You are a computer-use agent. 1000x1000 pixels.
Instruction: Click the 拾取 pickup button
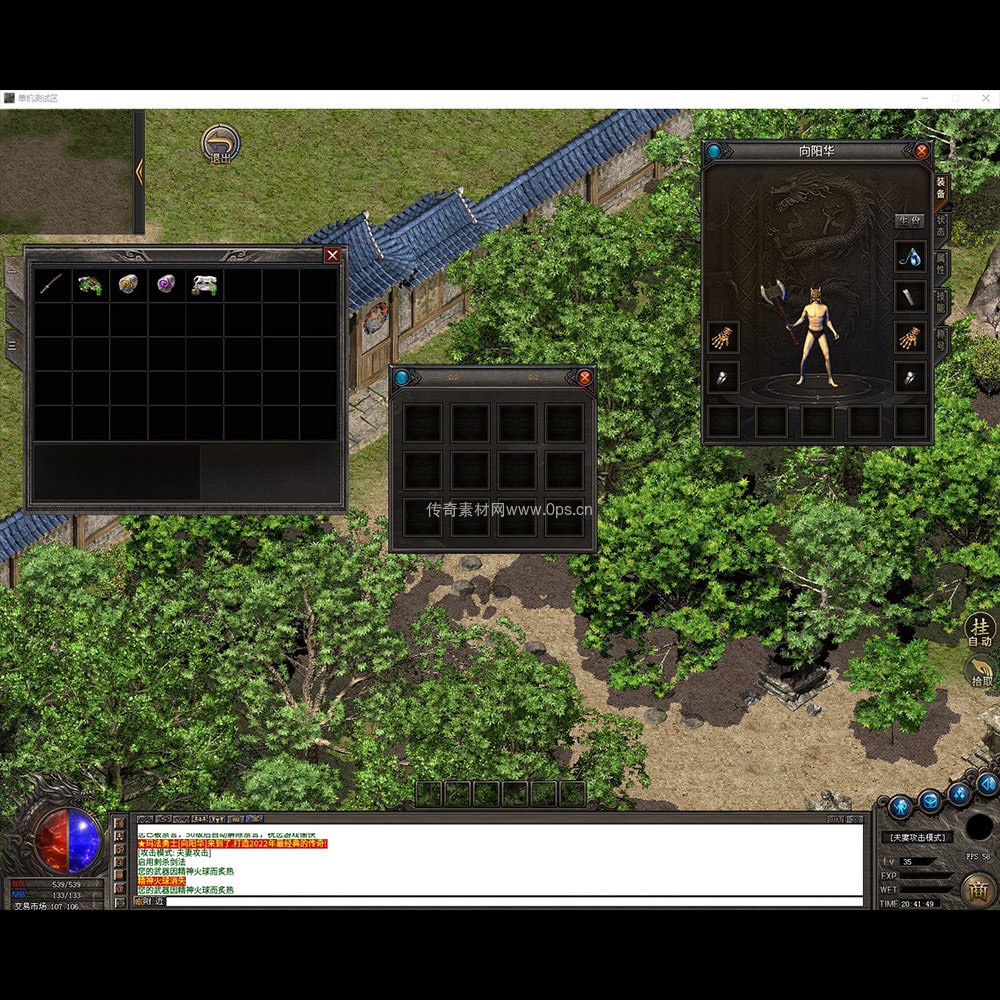tap(980, 674)
